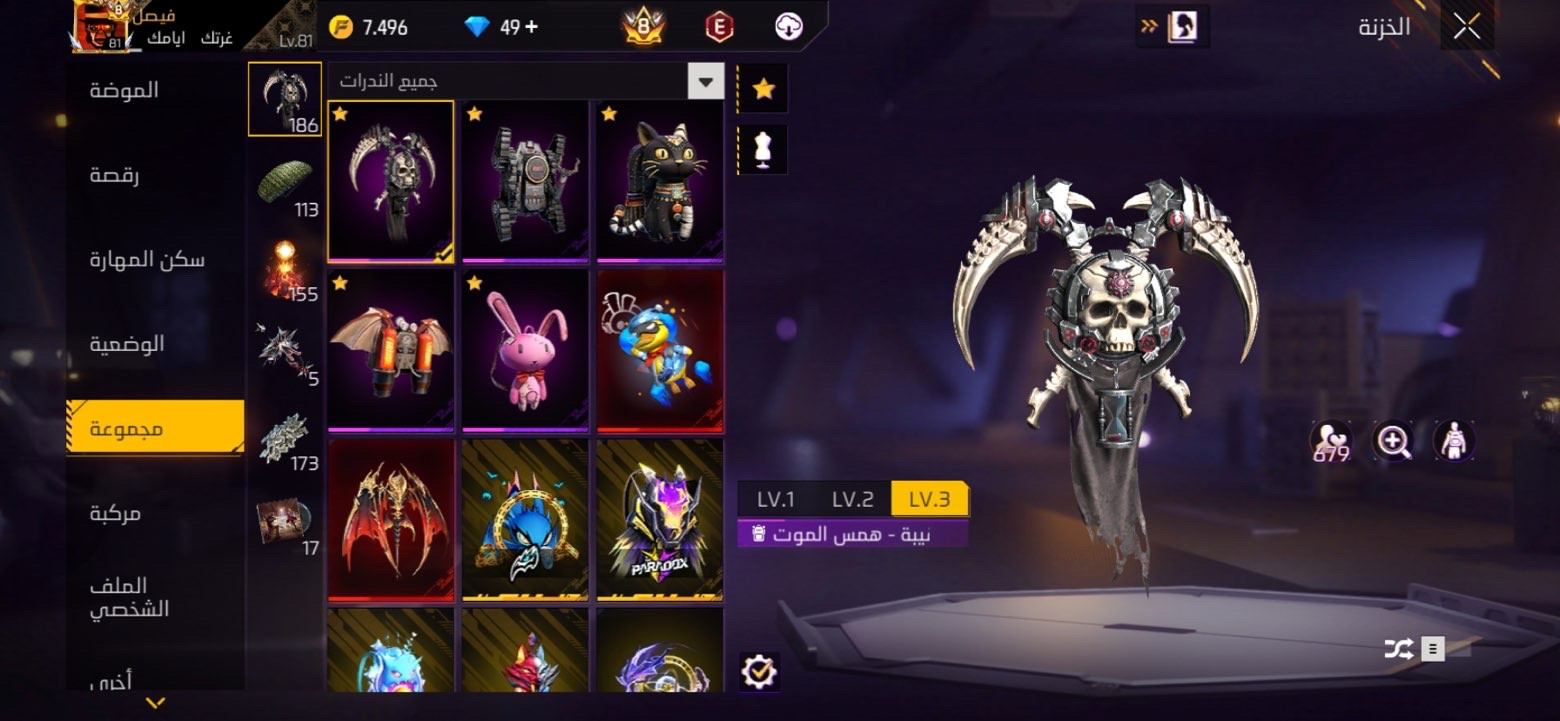Pick the PARADOX wolf backpack item
The width and height of the screenshot is (1560, 721).
coord(659,520)
